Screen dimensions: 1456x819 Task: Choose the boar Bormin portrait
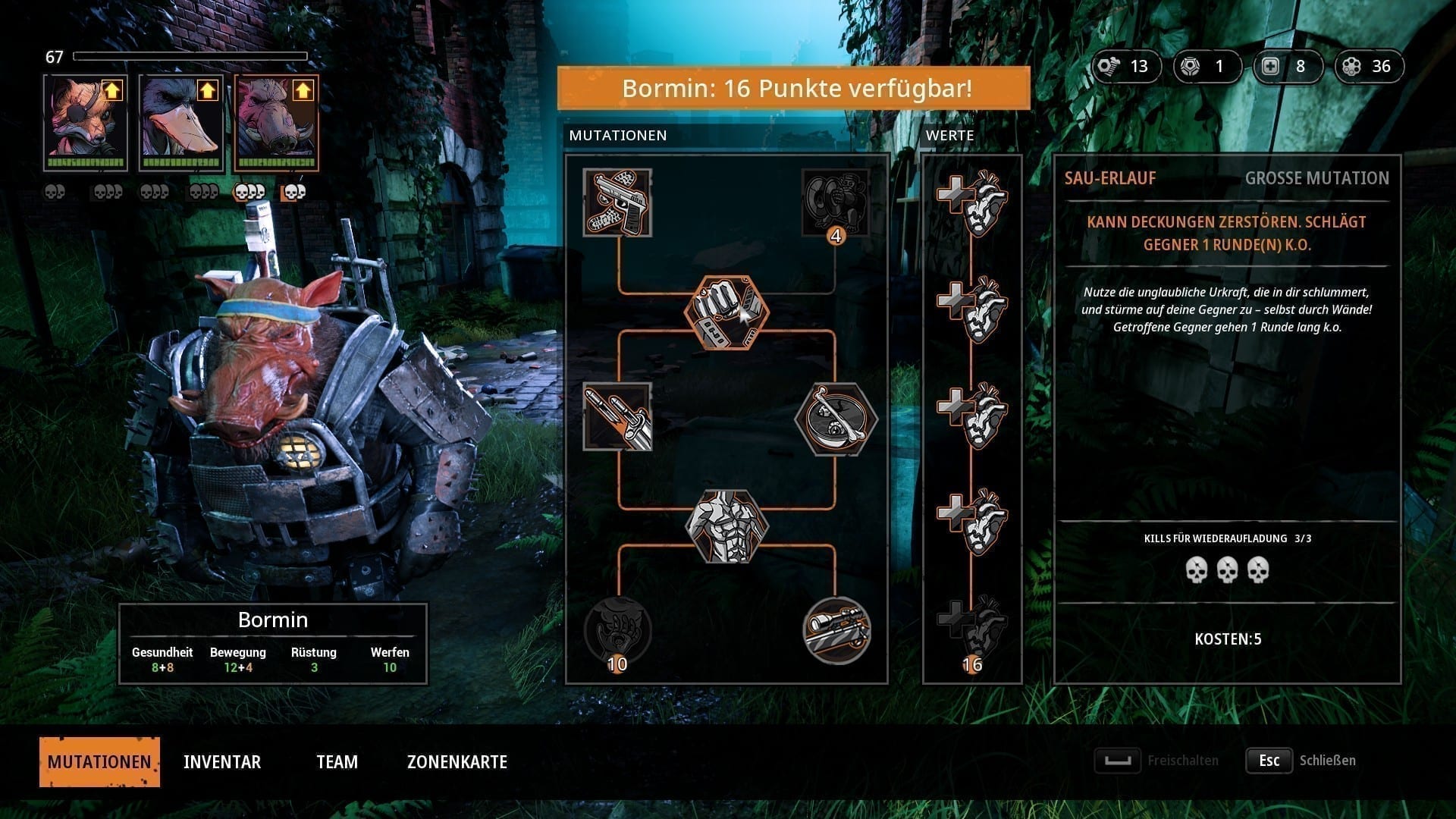[276, 123]
